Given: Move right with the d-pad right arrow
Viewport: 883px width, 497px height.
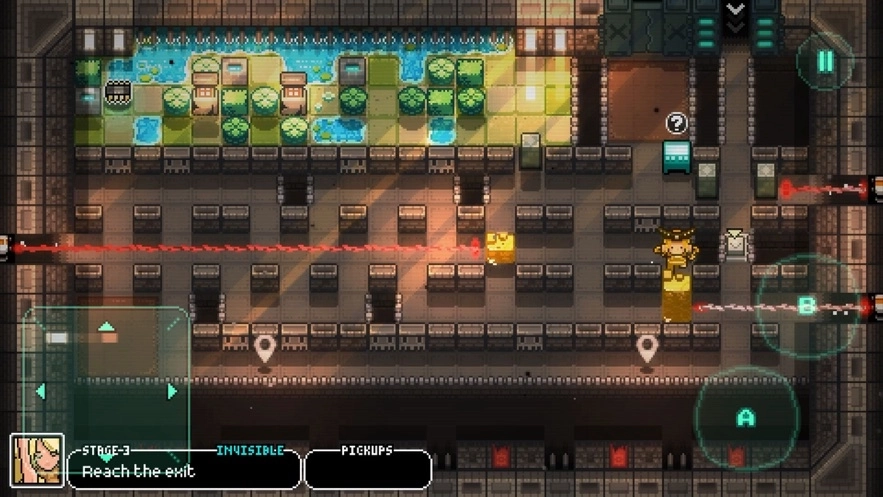Looking at the screenshot, I should pyautogui.click(x=172, y=391).
